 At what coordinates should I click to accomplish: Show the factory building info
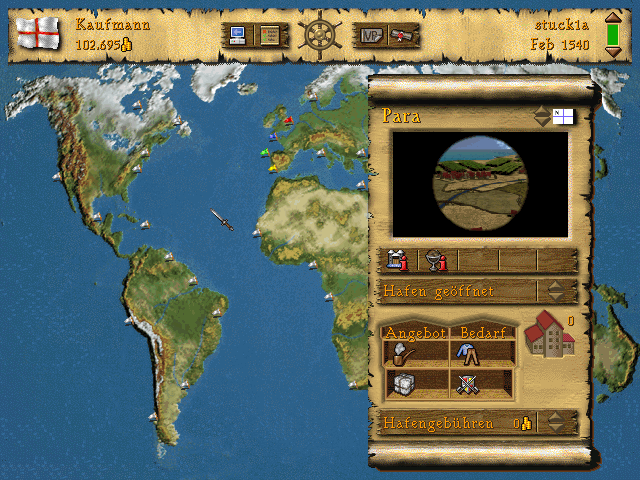(398, 261)
